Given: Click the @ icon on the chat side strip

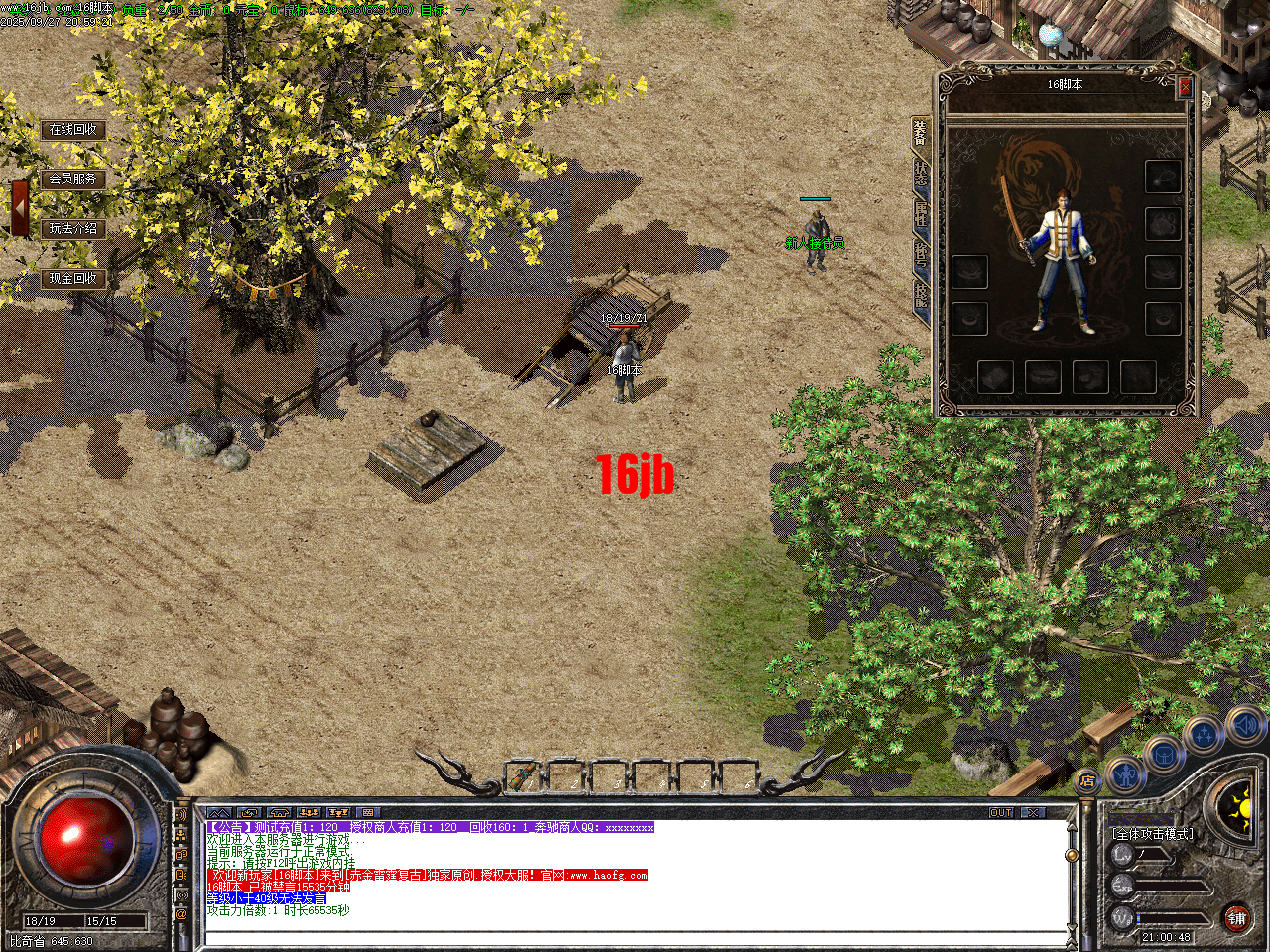Looking at the screenshot, I should click(181, 913).
